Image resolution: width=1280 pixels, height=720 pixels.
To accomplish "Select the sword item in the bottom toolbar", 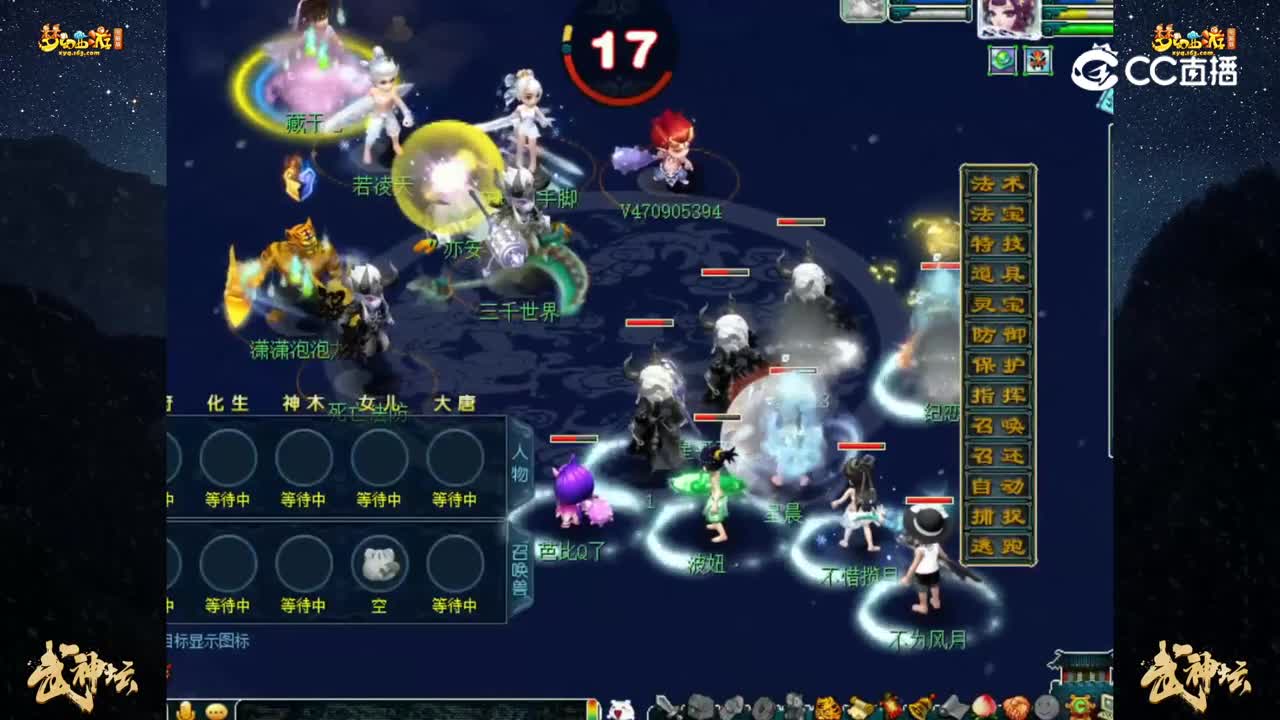I will [x=664, y=705].
